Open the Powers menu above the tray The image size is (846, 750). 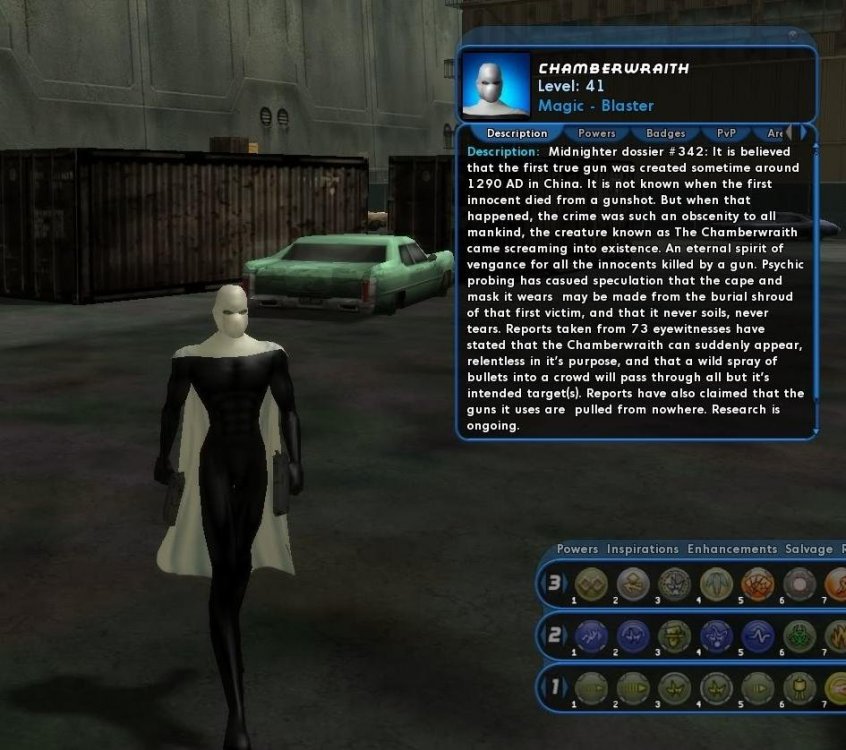(577, 549)
